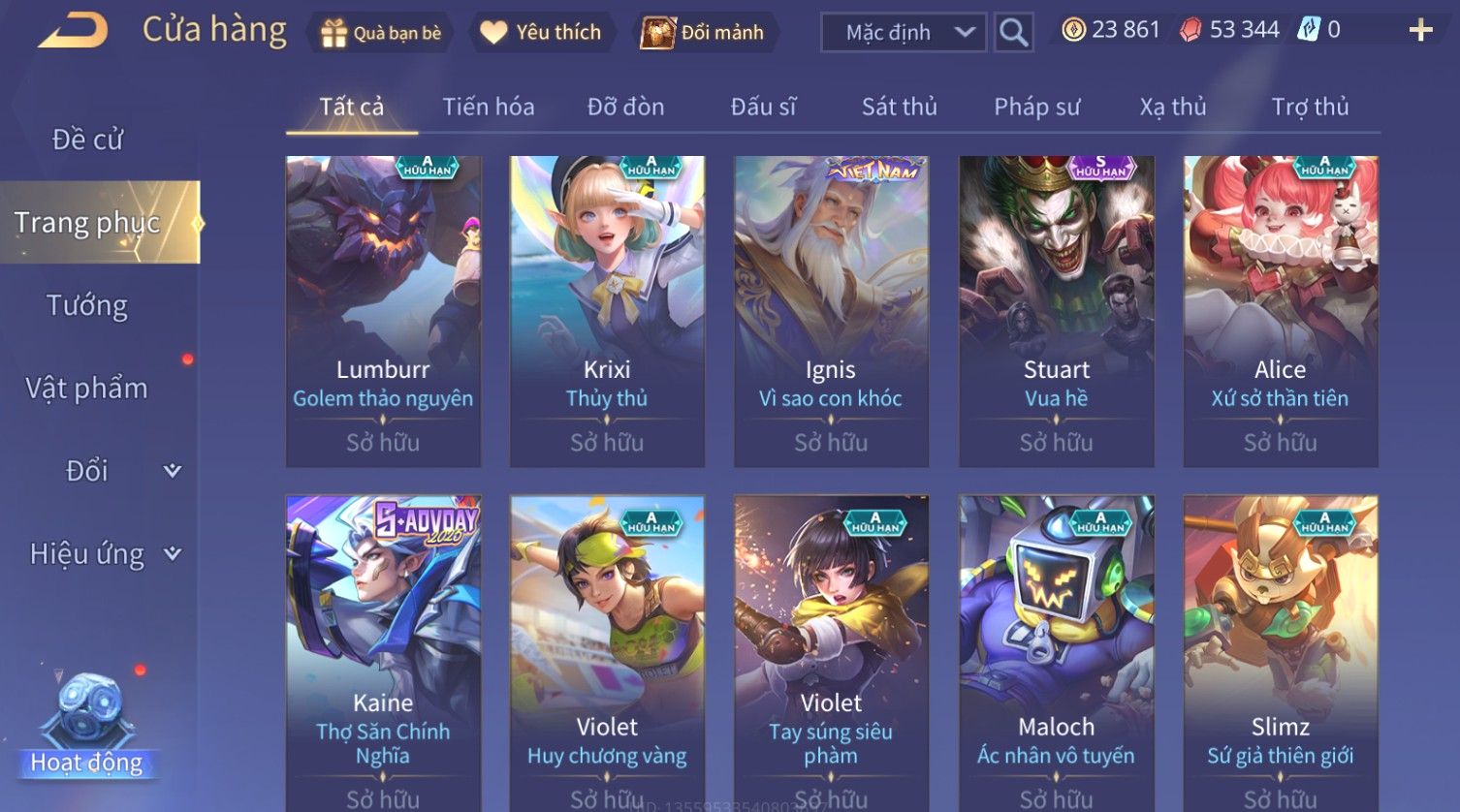The image size is (1460, 812).
Task: Choose the Lumburr Golem thảo nguyên skin
Action: pos(383,310)
